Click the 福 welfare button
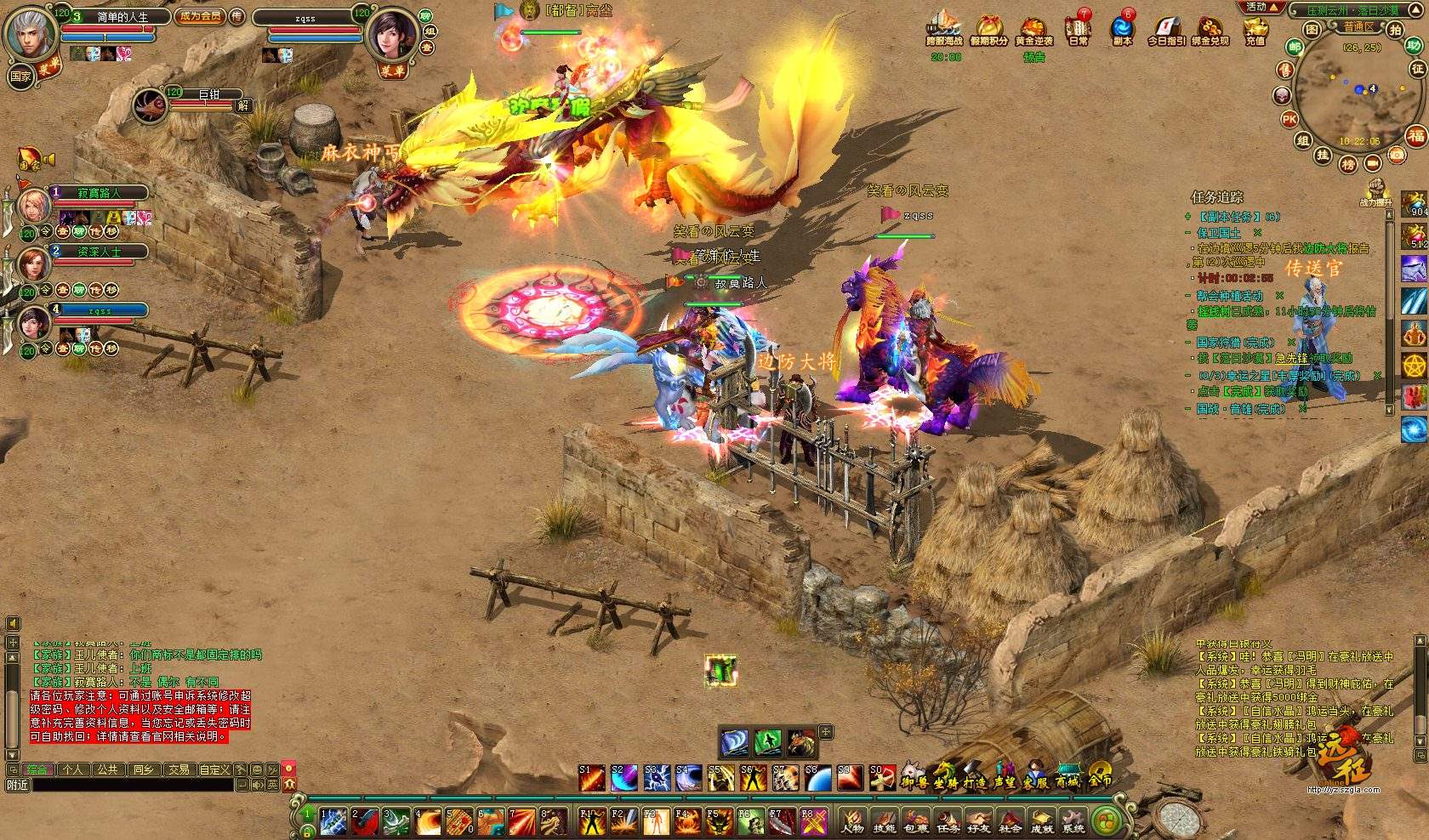1429x840 pixels. click(x=1415, y=136)
